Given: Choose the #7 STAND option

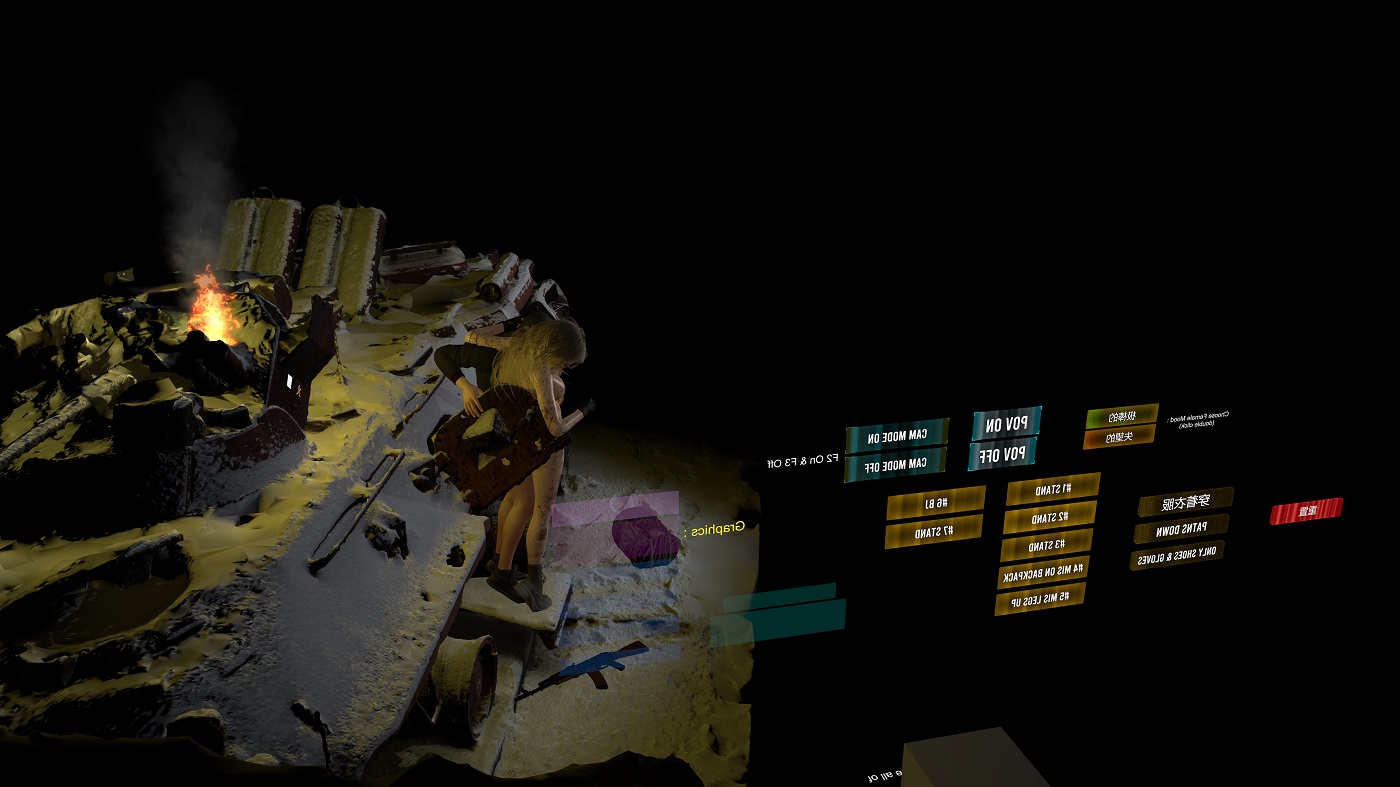Looking at the screenshot, I should point(934,531).
